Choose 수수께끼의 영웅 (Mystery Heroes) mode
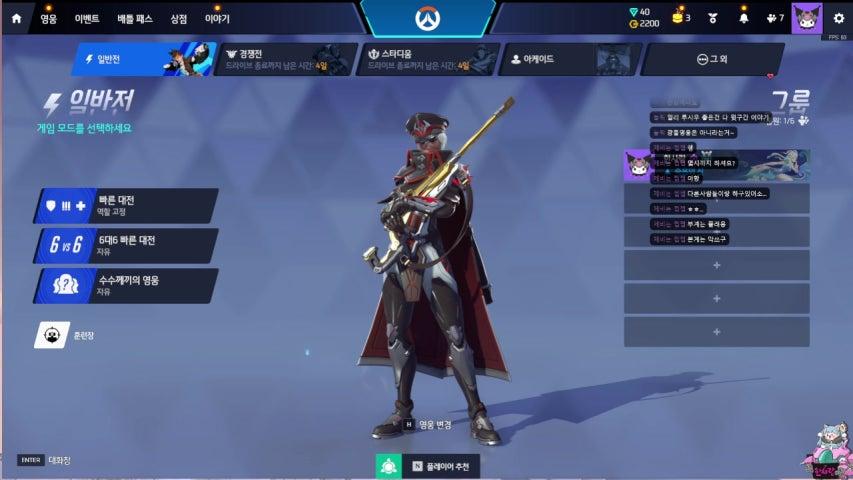Image resolution: width=853 pixels, height=480 pixels. [x=127, y=285]
